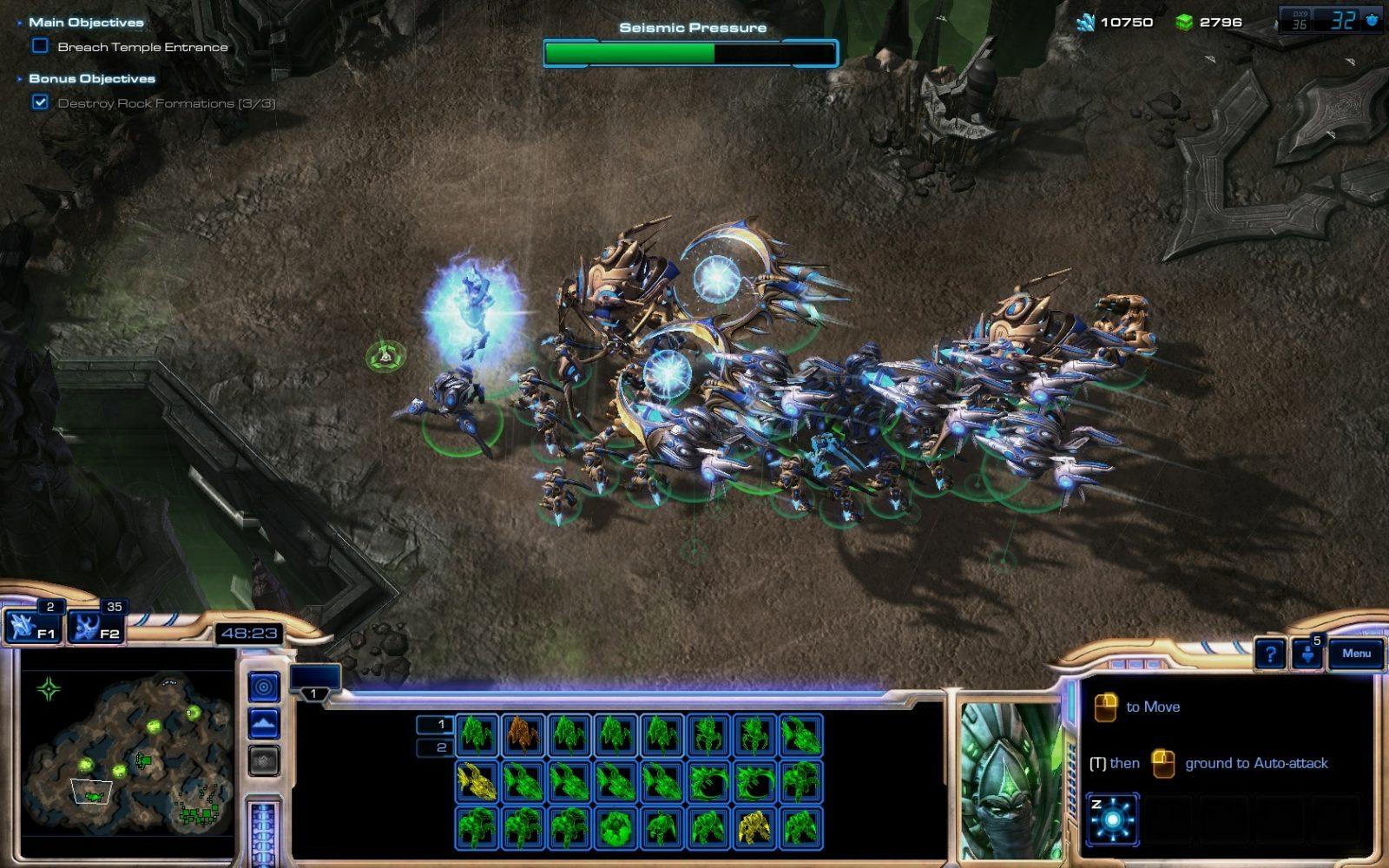
Task: Select the yellow ship wireframe in selection panel
Action: 477,781
